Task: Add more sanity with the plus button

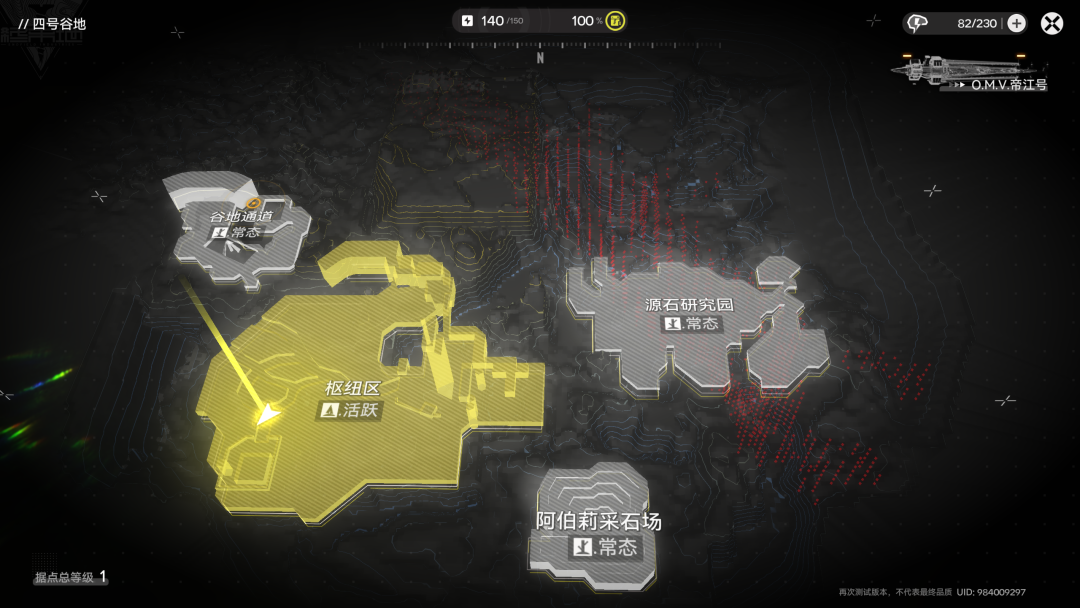Action: (x=1016, y=23)
